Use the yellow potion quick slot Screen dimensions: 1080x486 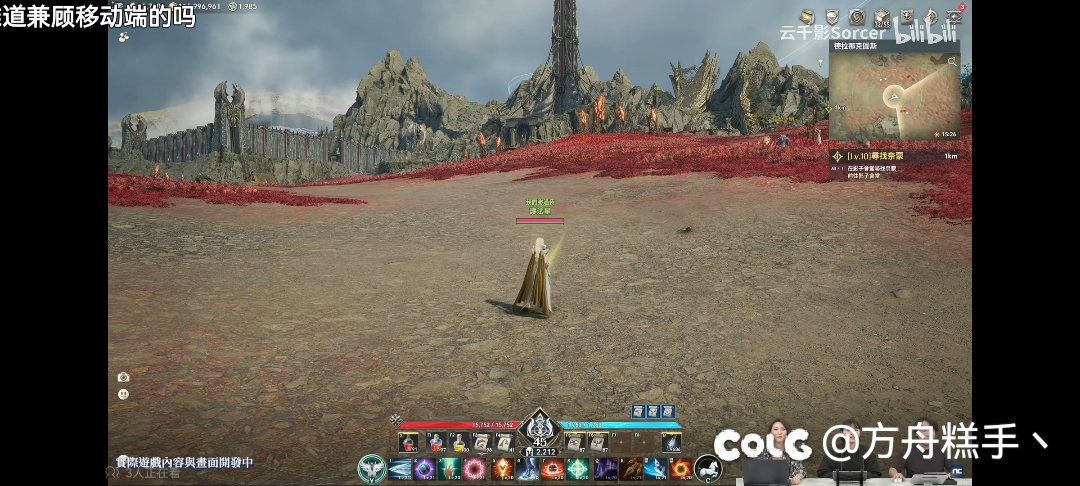[459, 441]
